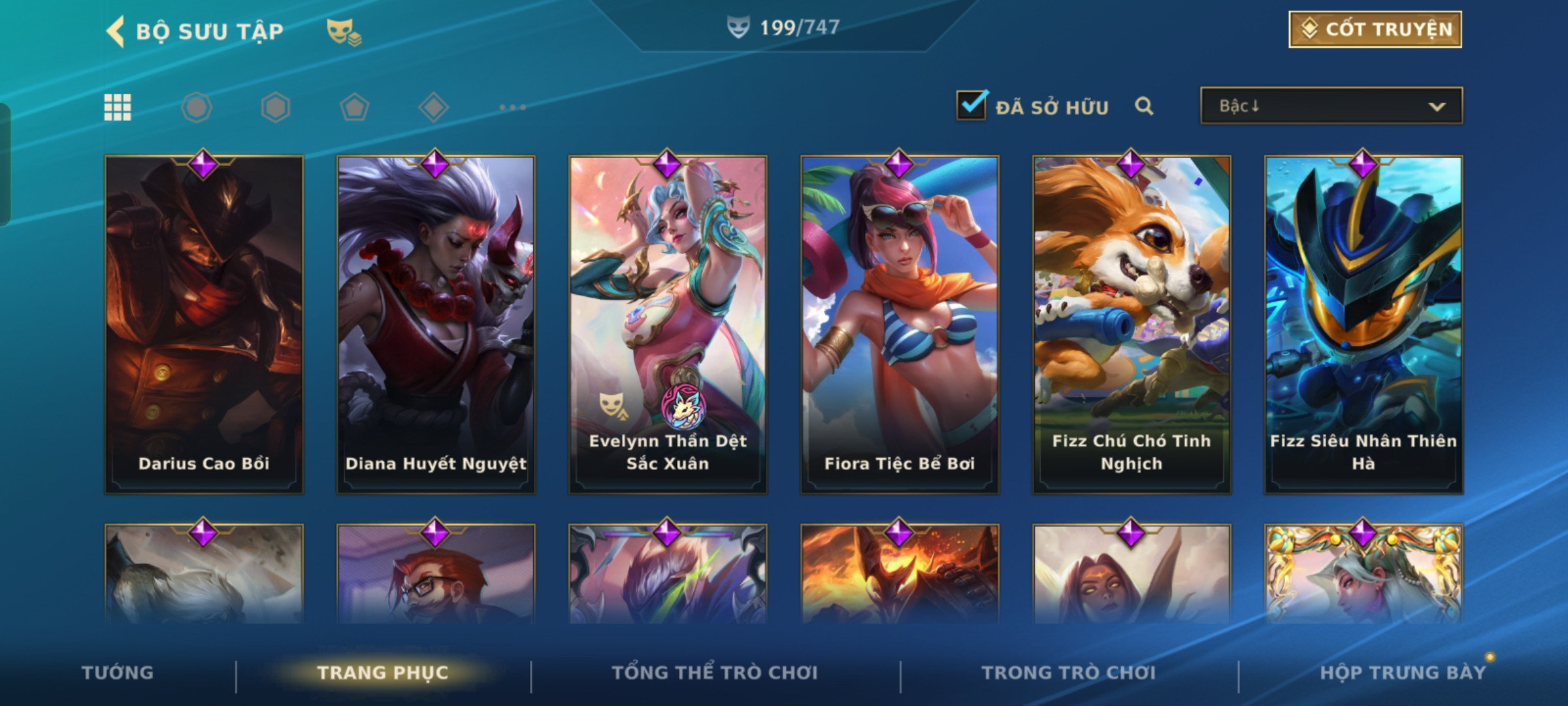Open Fiora Tiệc Bể Bơi skin
This screenshot has width=1568, height=706.
point(900,324)
